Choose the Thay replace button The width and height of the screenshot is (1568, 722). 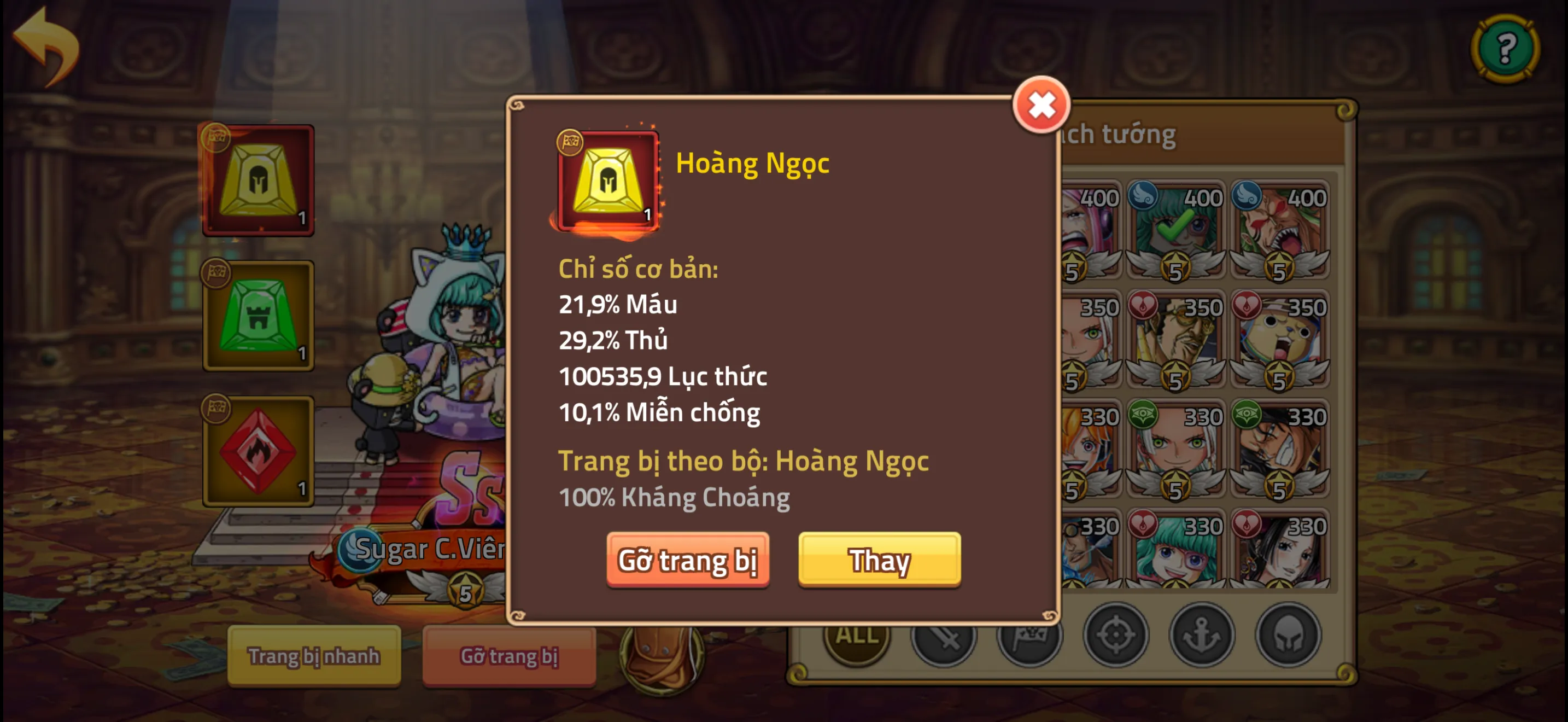(x=879, y=560)
